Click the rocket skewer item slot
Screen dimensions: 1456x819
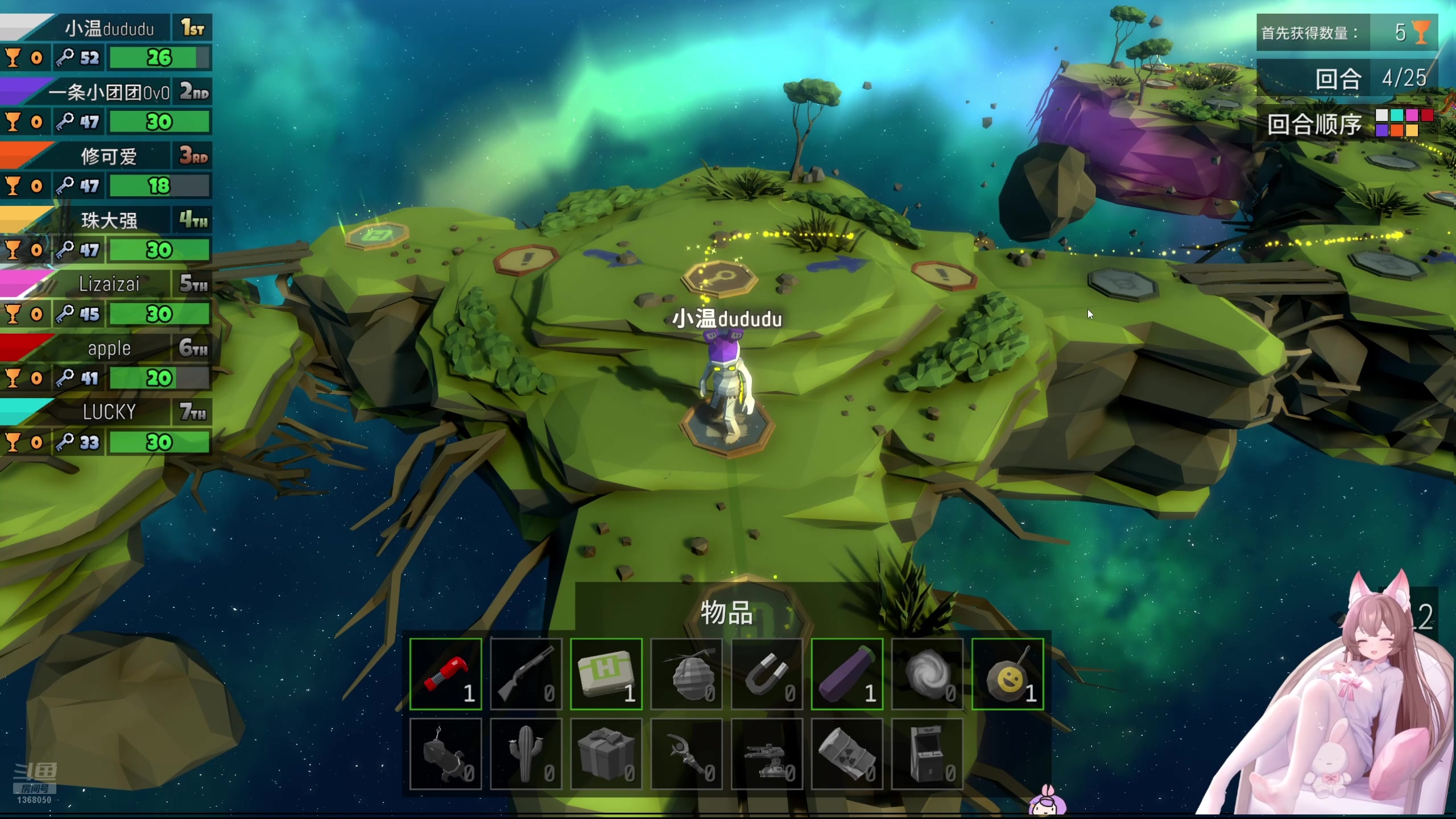[x=445, y=754]
